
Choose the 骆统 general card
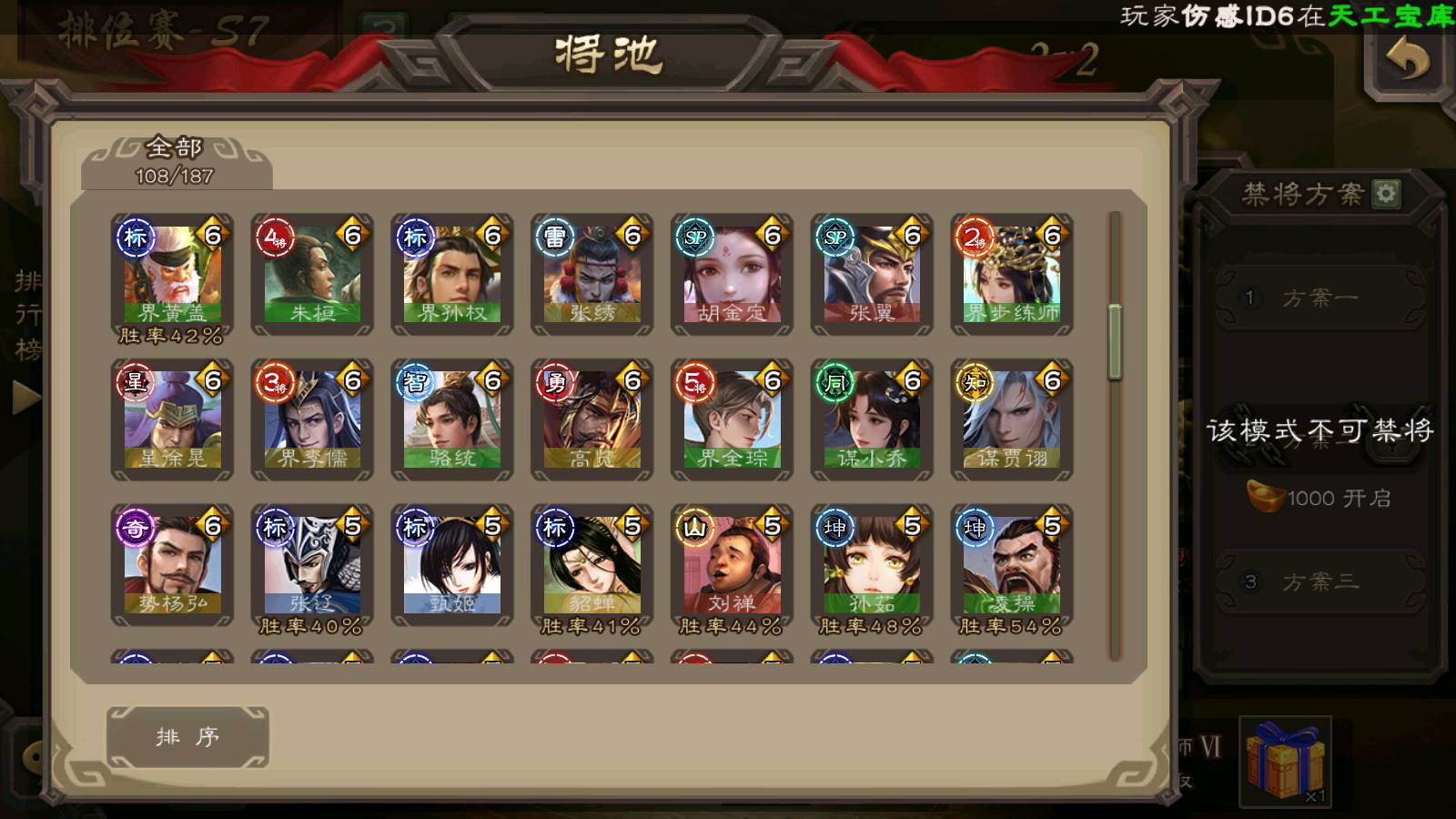click(x=452, y=420)
